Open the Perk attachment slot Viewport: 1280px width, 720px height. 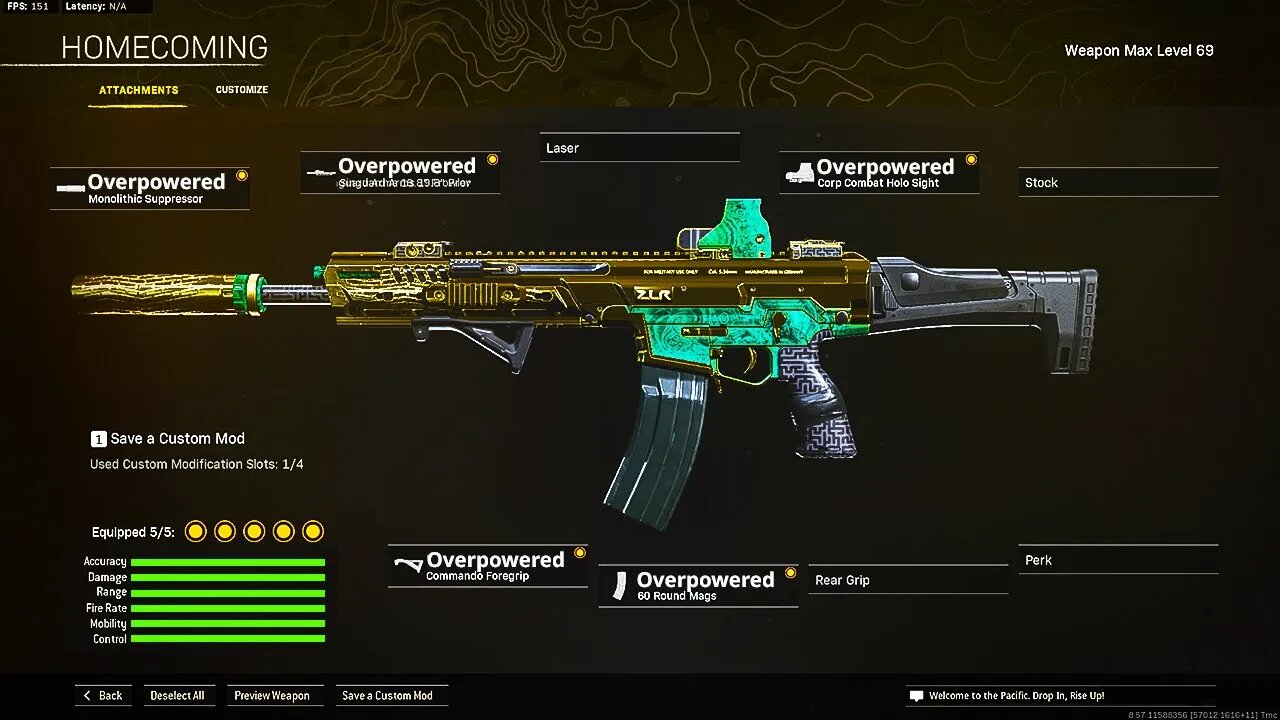coord(1117,560)
